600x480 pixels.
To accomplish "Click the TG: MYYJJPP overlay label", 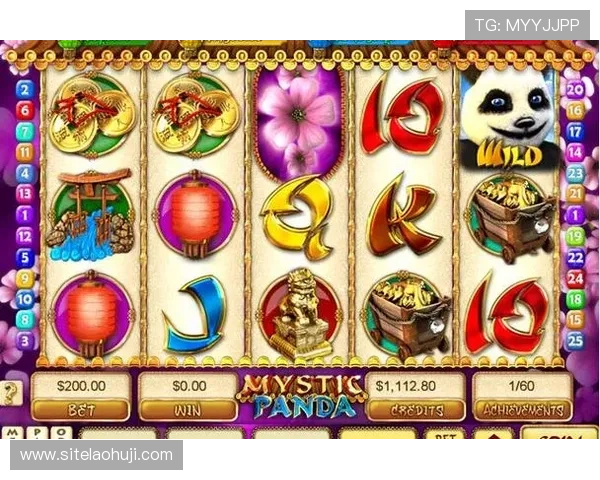I will (x=527, y=25).
